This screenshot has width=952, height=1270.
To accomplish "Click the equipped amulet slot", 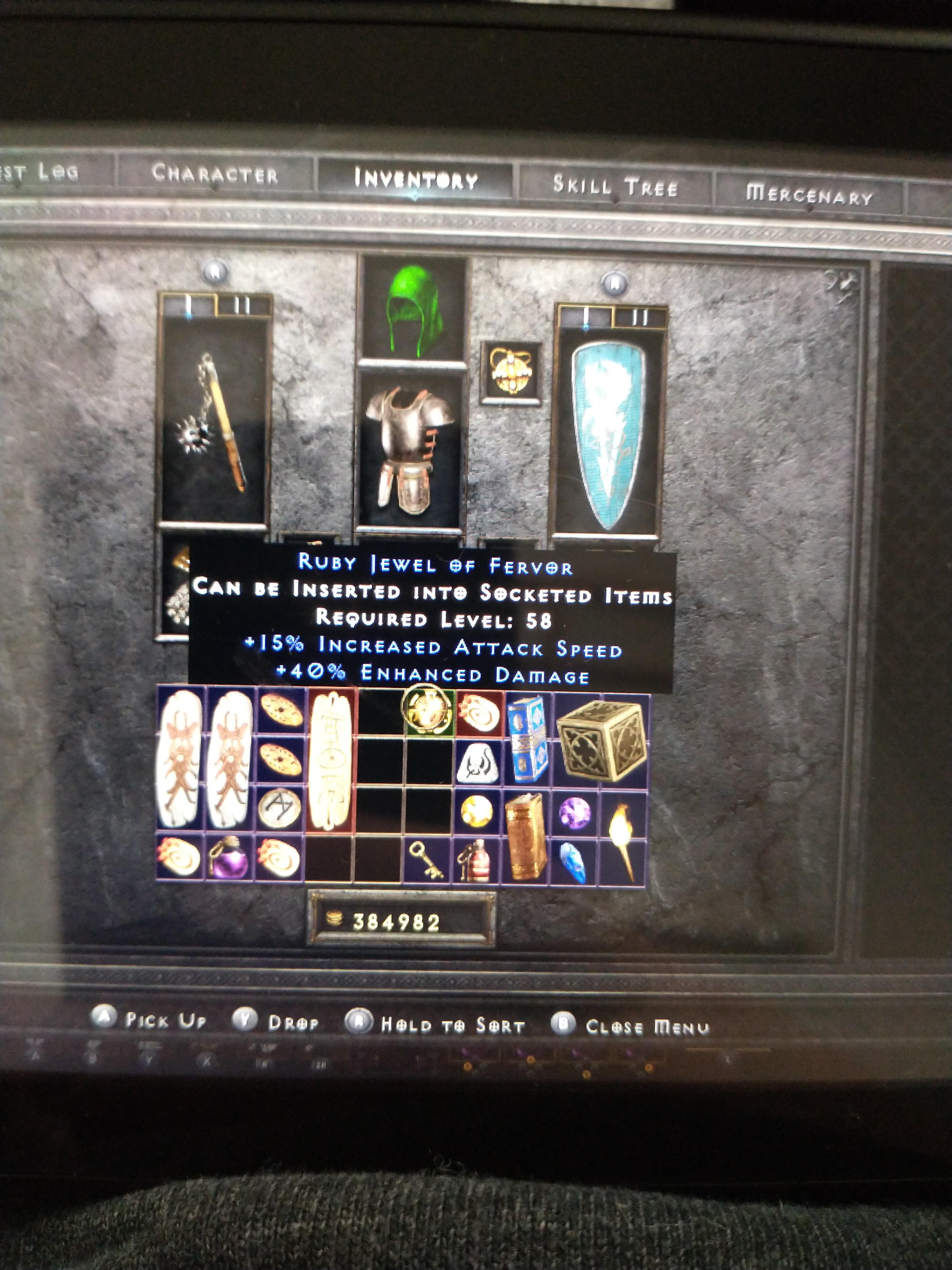I will coord(511,370).
